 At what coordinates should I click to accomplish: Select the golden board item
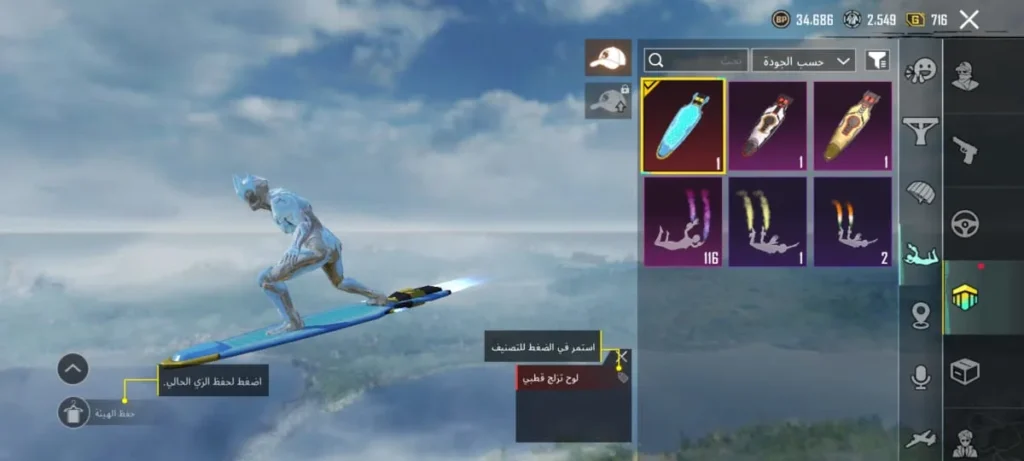(x=852, y=125)
